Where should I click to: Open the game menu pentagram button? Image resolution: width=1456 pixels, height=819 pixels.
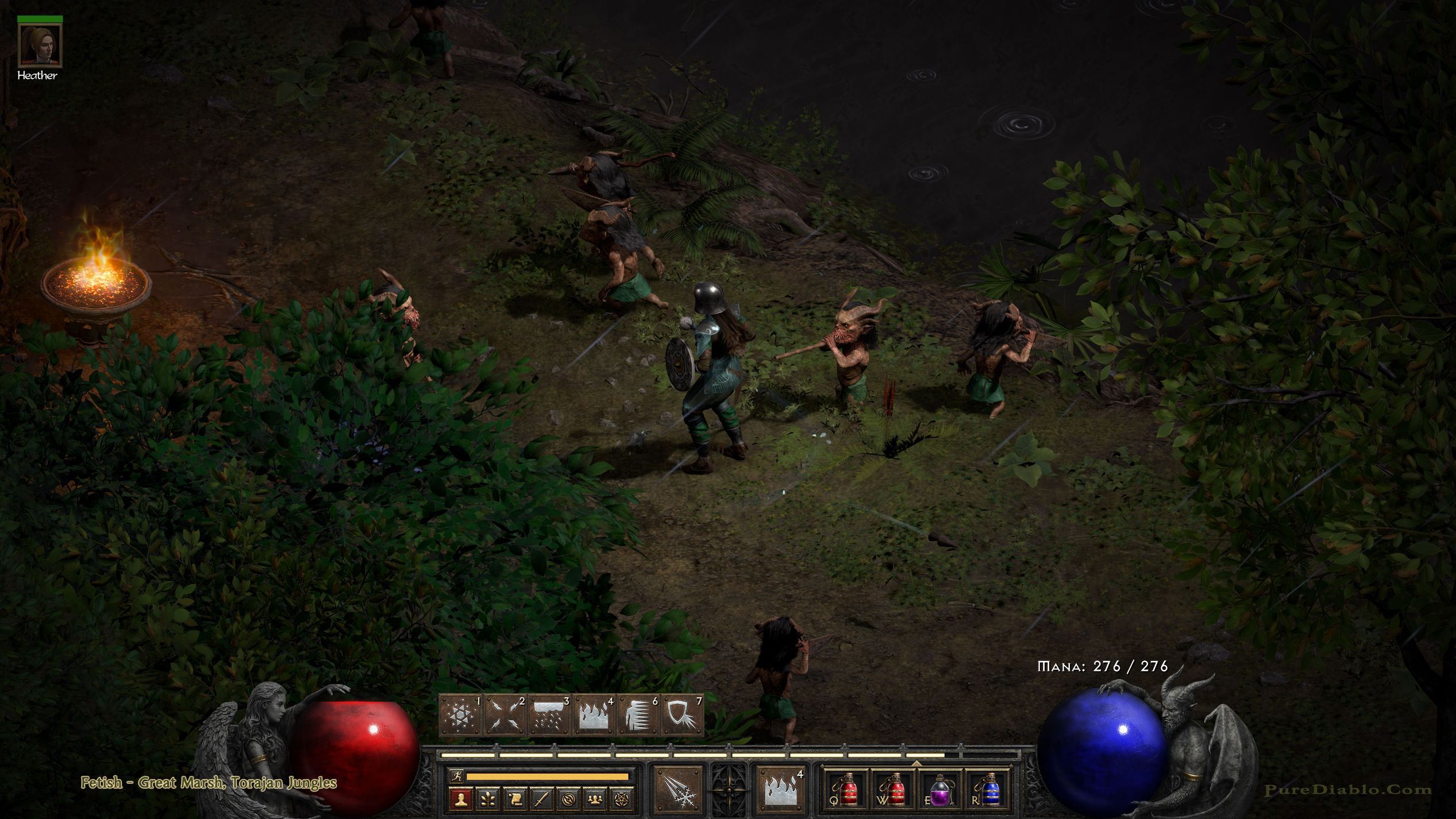point(622,799)
